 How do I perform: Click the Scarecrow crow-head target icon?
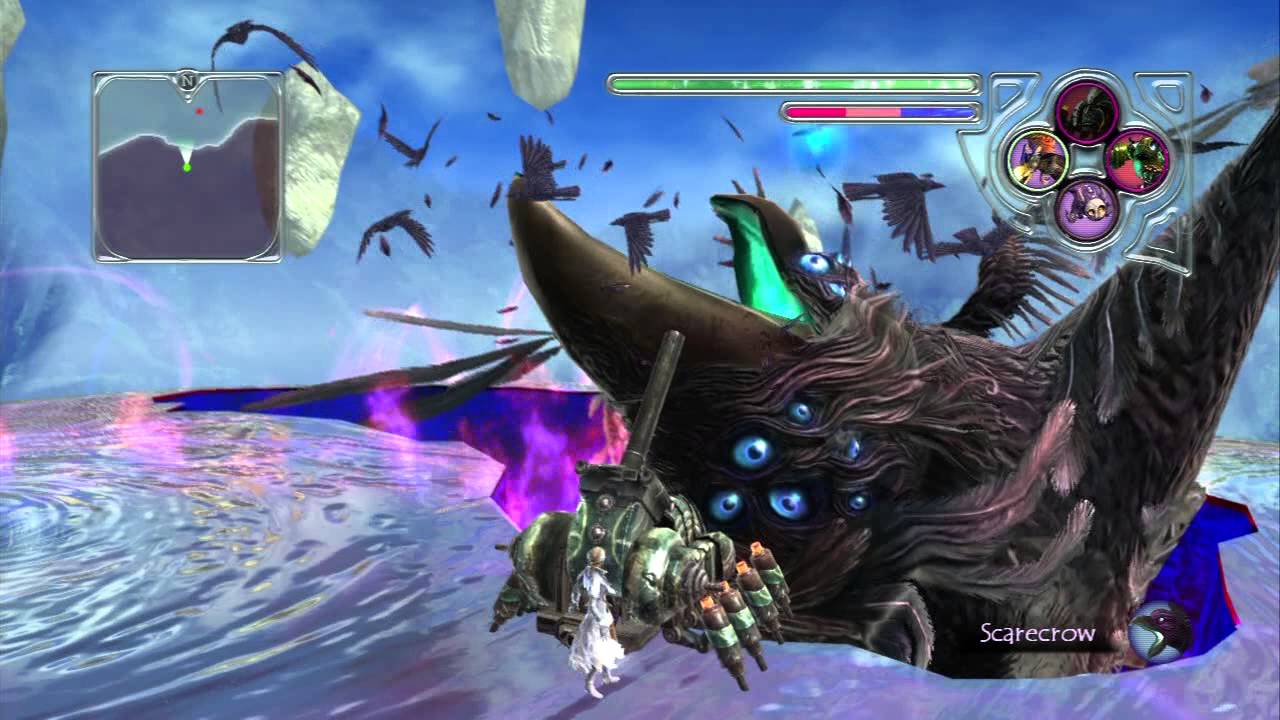tap(1159, 632)
